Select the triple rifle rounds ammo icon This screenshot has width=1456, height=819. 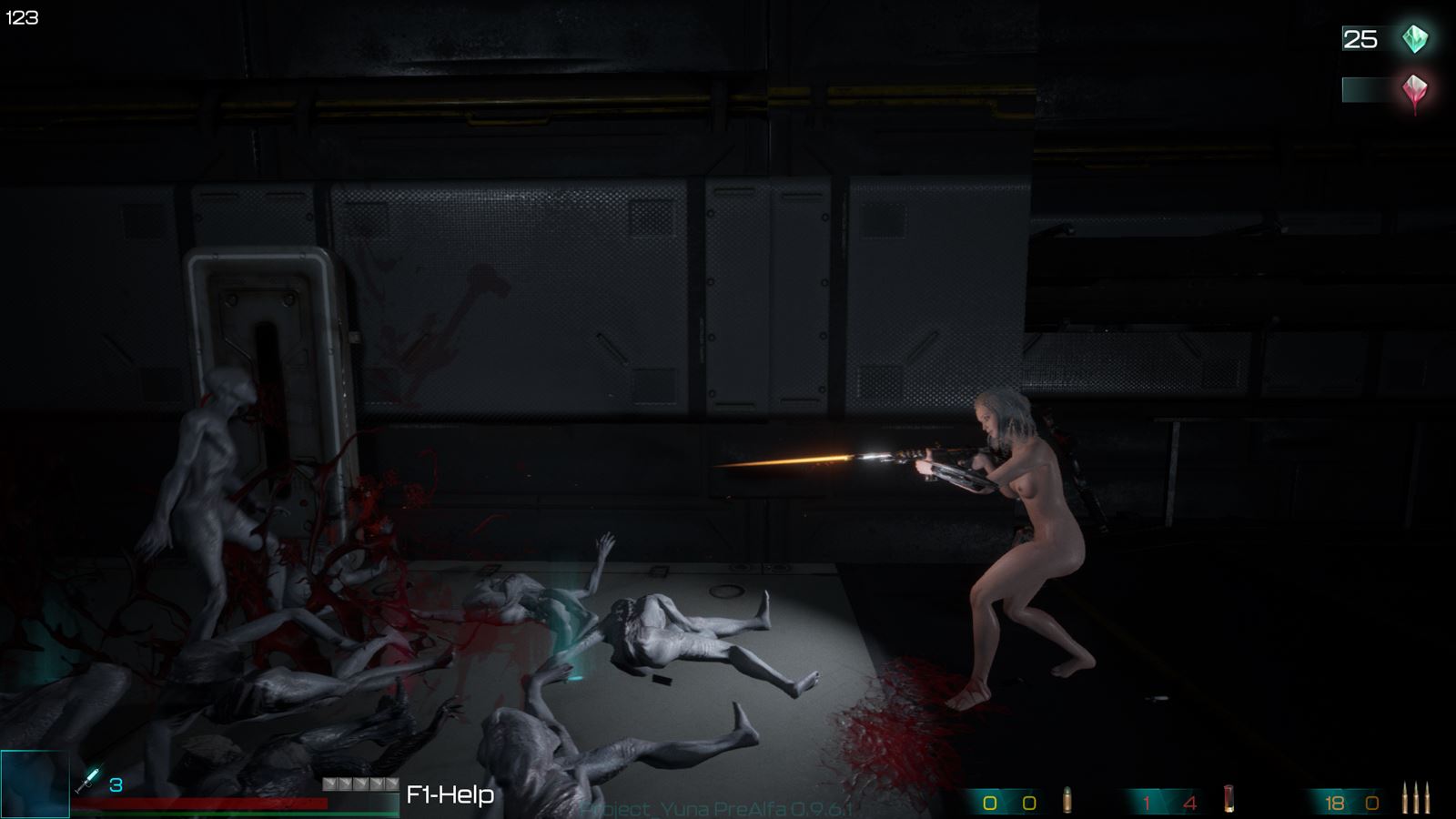[1415, 798]
